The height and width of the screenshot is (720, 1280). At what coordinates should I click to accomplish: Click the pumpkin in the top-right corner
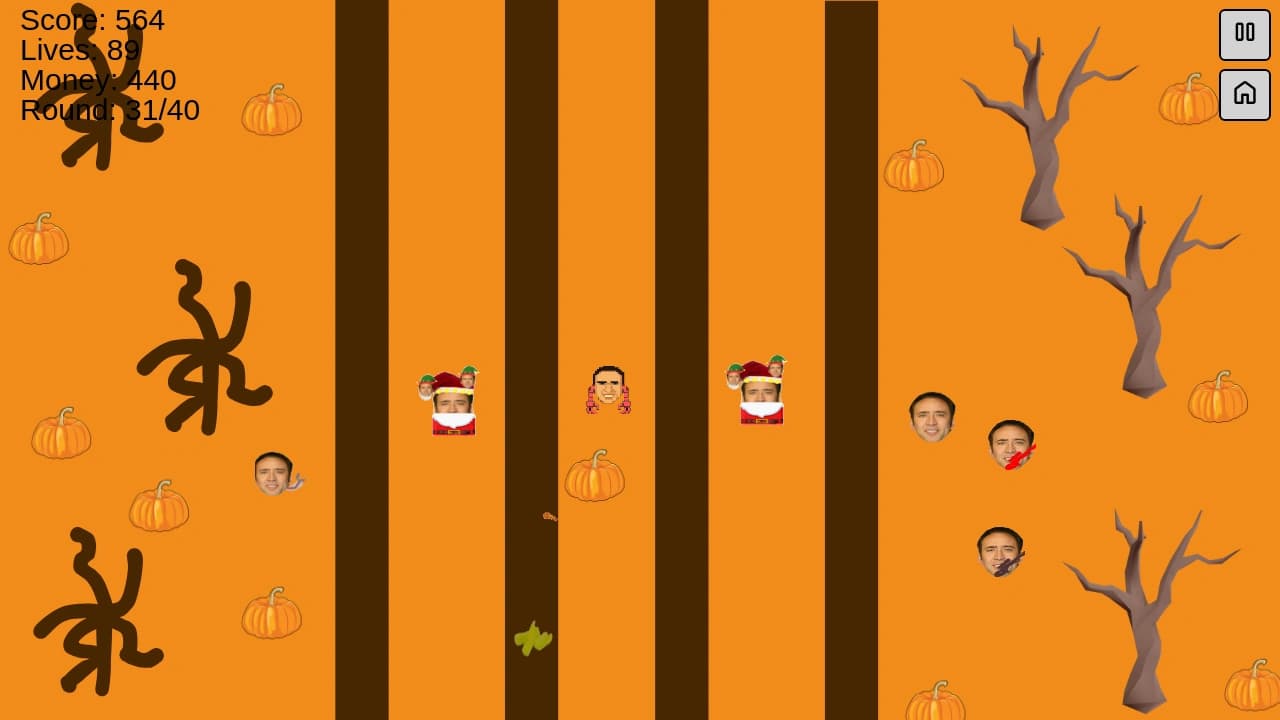click(x=1188, y=102)
